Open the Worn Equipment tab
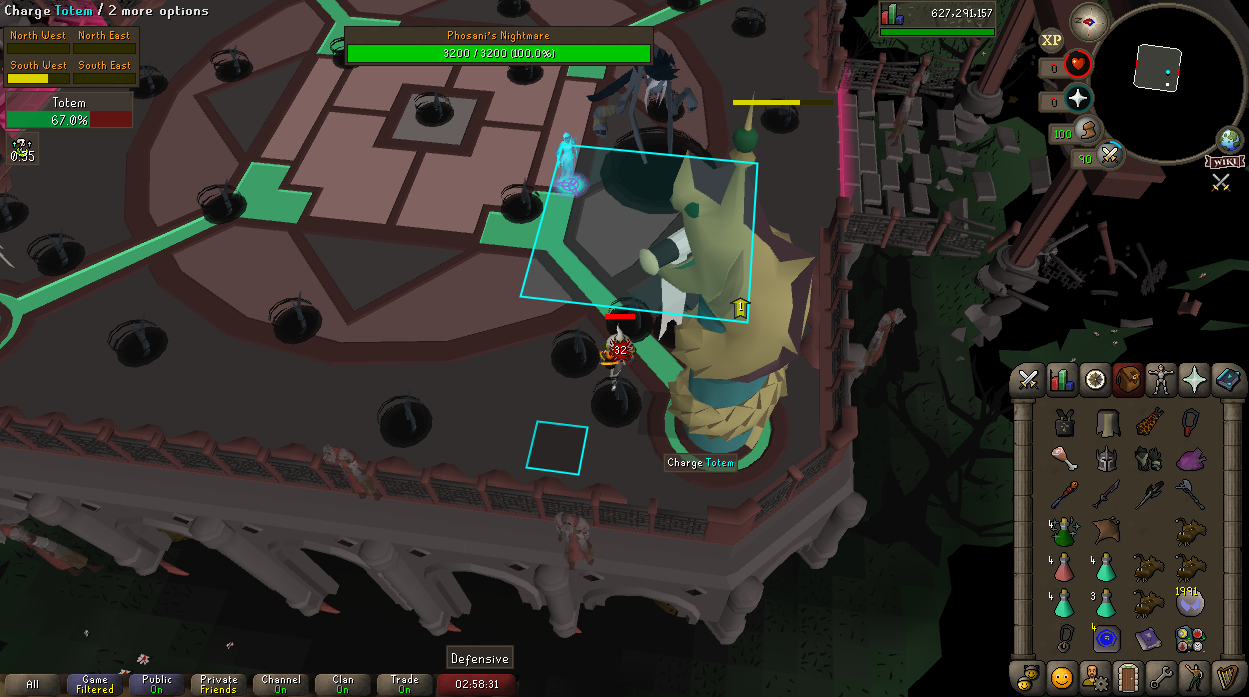The height and width of the screenshot is (697, 1249). (1161, 380)
